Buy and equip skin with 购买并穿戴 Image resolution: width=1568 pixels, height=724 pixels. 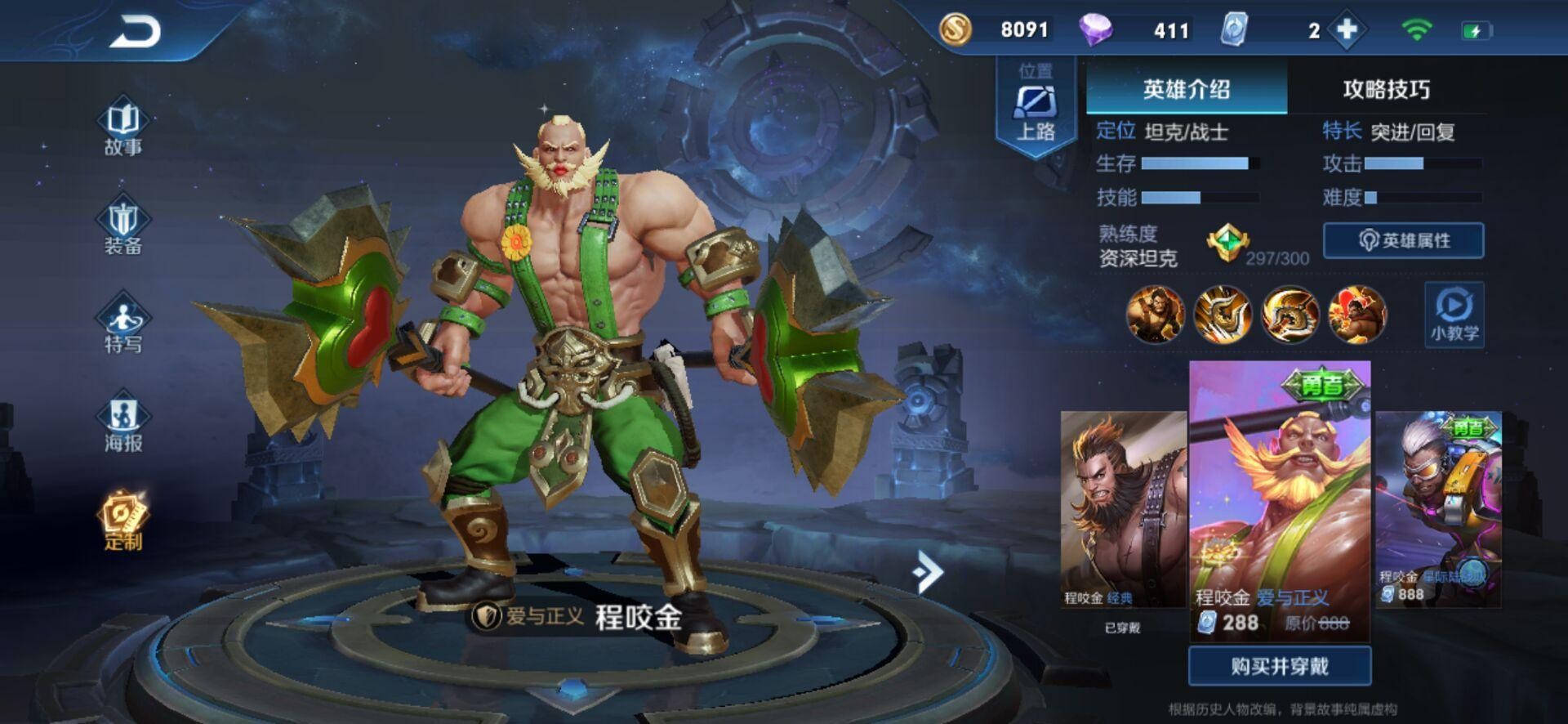point(1279,666)
